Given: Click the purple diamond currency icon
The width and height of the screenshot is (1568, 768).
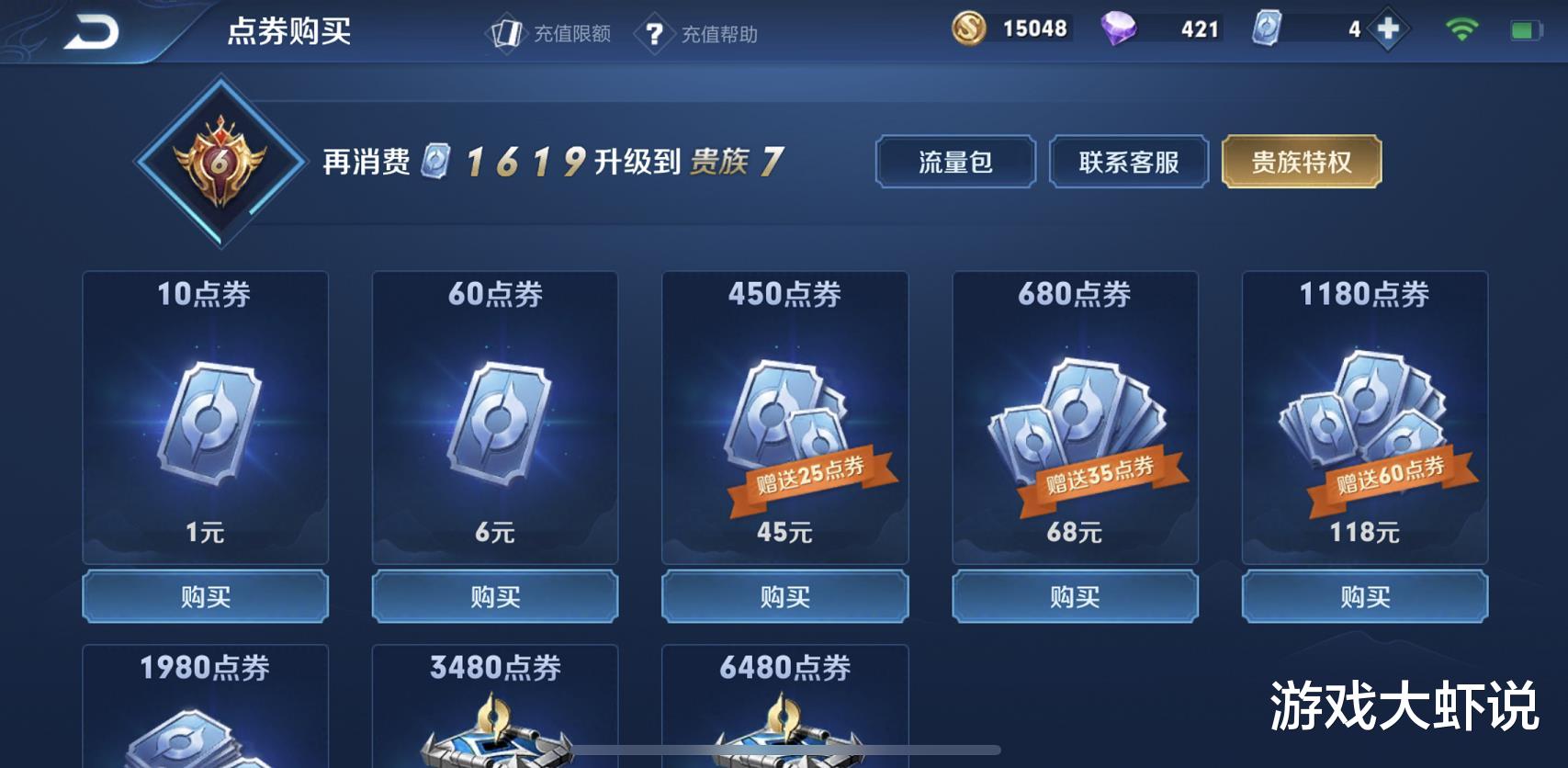Looking at the screenshot, I should click(1119, 28).
